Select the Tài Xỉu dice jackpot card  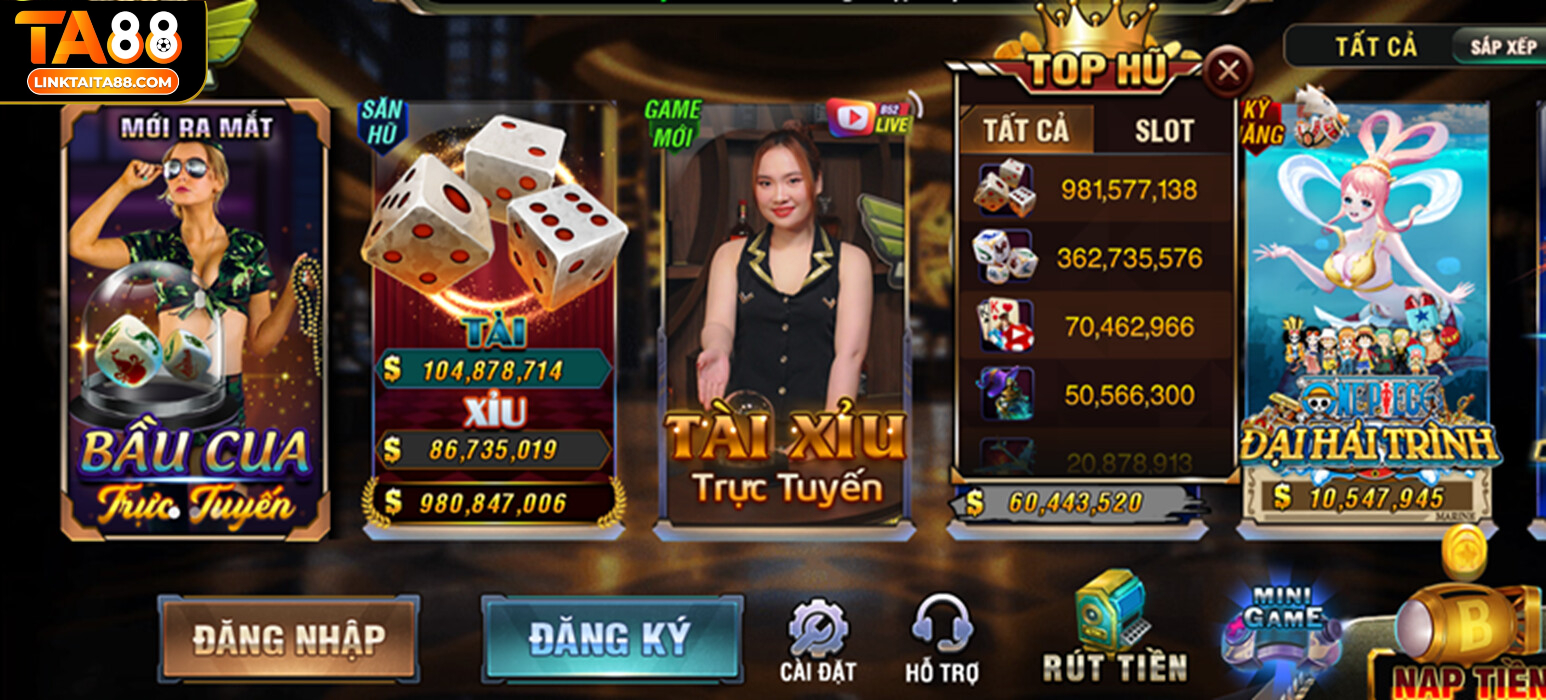coord(494,320)
